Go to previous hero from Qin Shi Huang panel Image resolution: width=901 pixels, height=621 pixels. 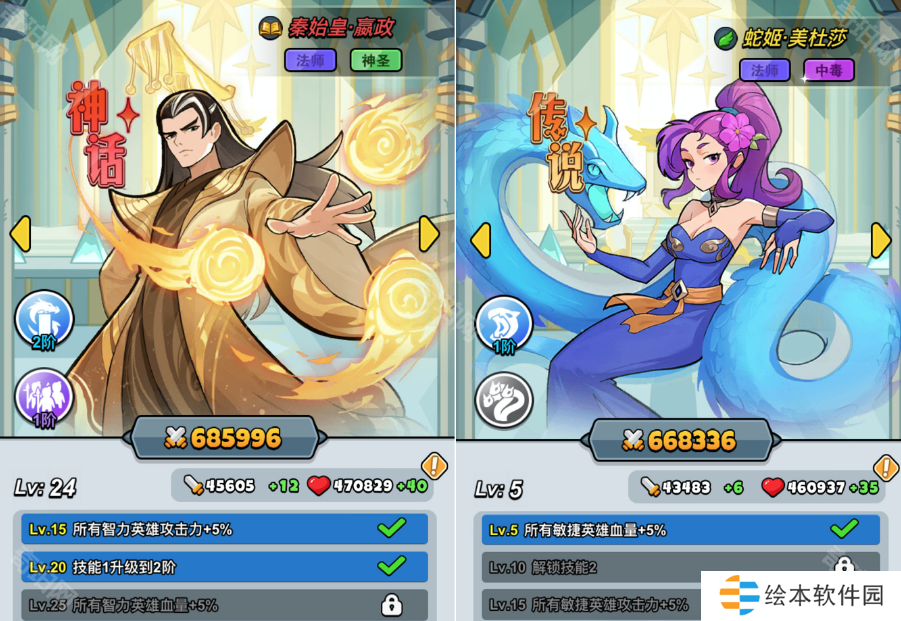(19, 233)
